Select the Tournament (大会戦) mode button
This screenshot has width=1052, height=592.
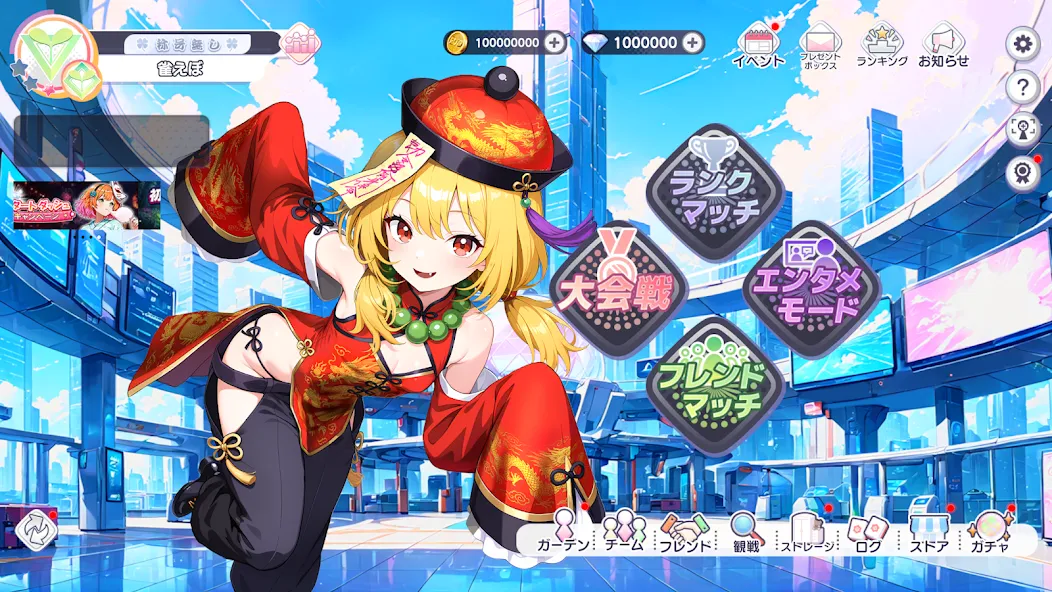click(x=620, y=283)
